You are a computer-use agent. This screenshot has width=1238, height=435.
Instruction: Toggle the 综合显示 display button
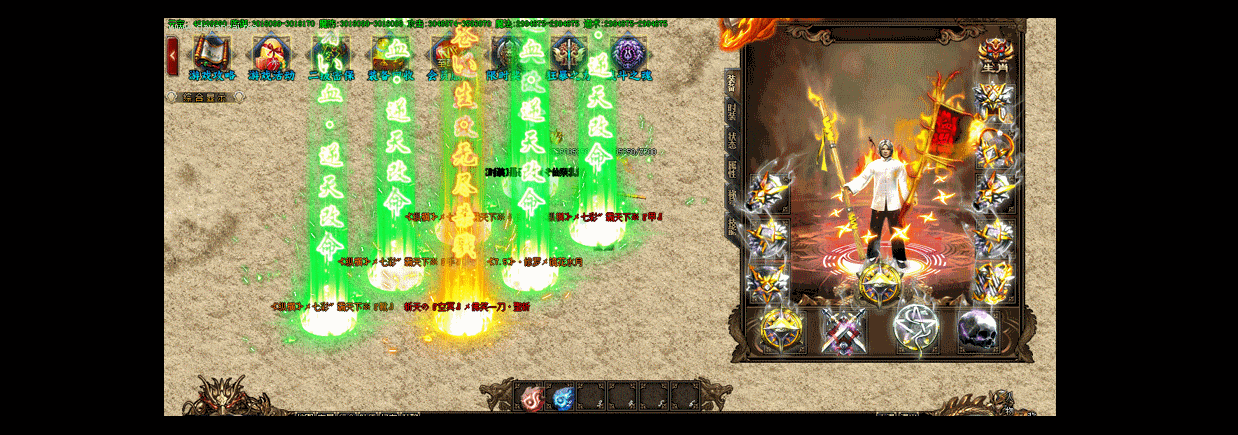(x=202, y=97)
